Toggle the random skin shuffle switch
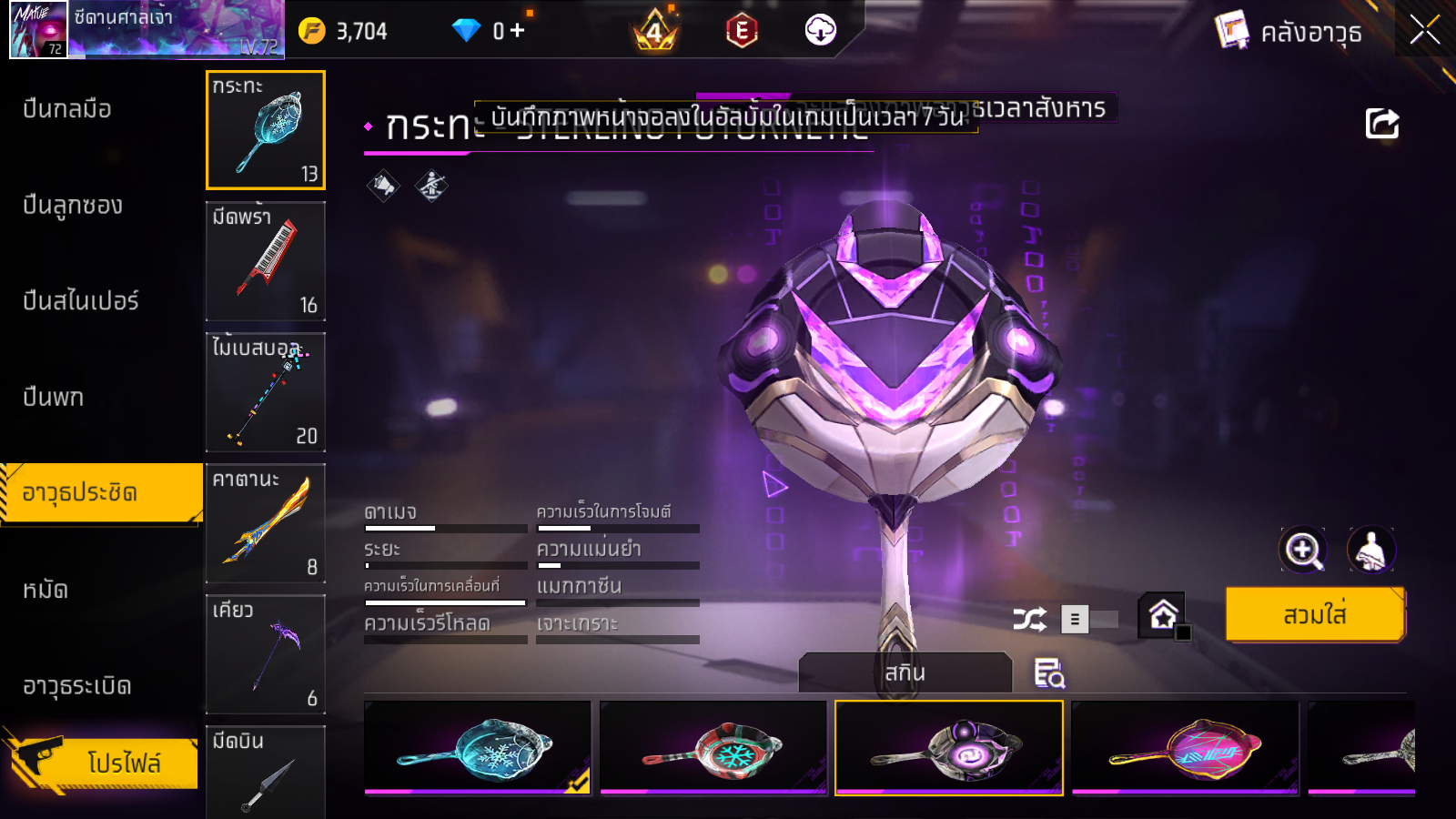This screenshot has width=1456, height=819. [1089, 620]
